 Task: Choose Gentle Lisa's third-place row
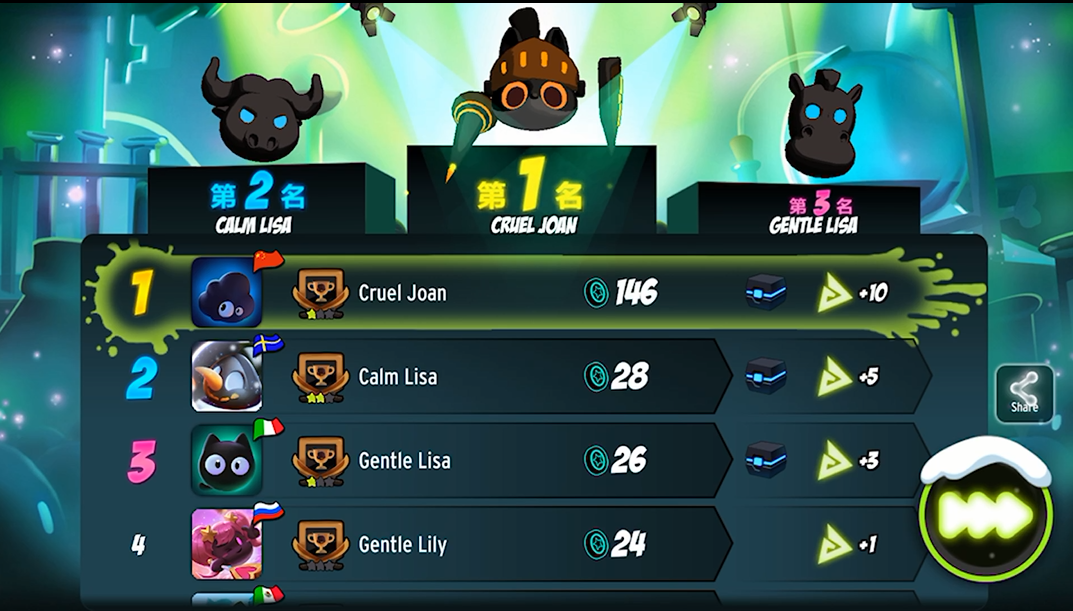(x=500, y=461)
